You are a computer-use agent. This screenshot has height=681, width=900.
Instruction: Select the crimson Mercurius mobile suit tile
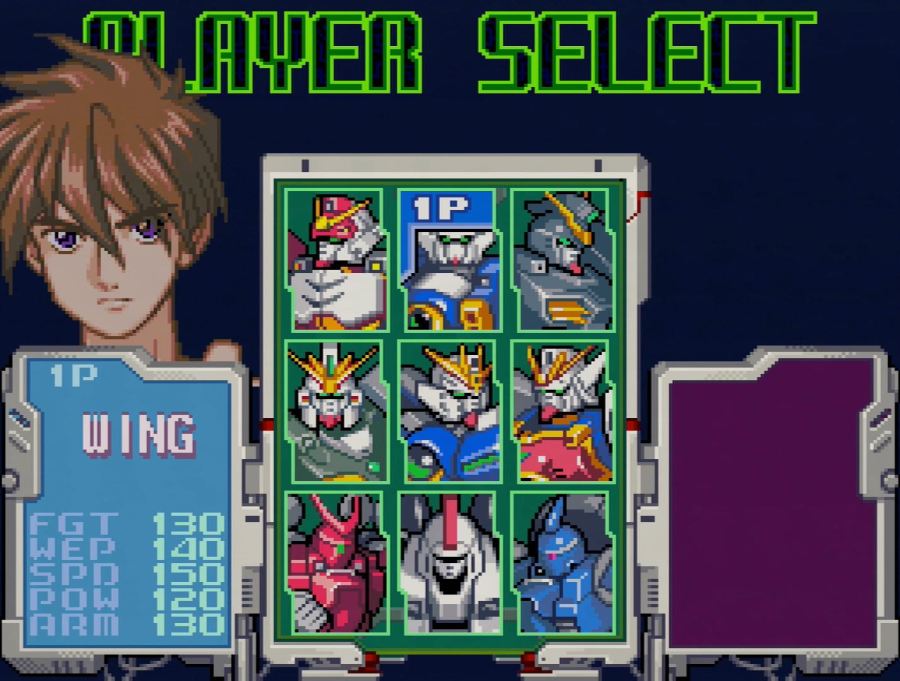coord(334,560)
